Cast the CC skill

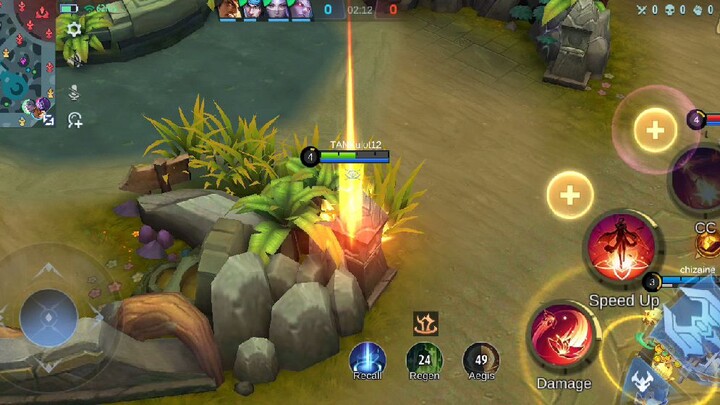click(x=700, y=180)
